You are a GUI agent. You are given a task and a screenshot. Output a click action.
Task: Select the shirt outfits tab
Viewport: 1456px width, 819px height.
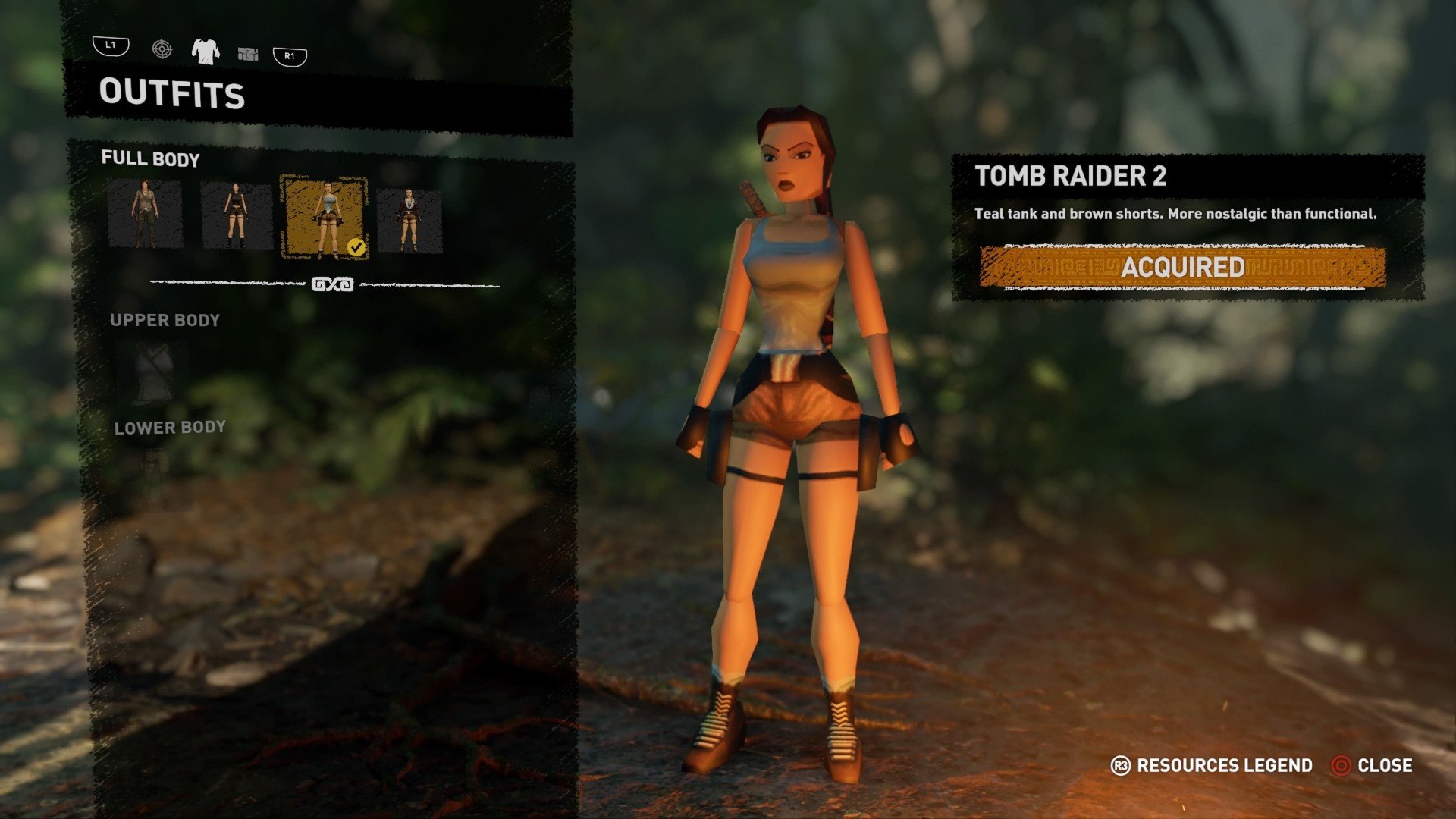tap(206, 51)
